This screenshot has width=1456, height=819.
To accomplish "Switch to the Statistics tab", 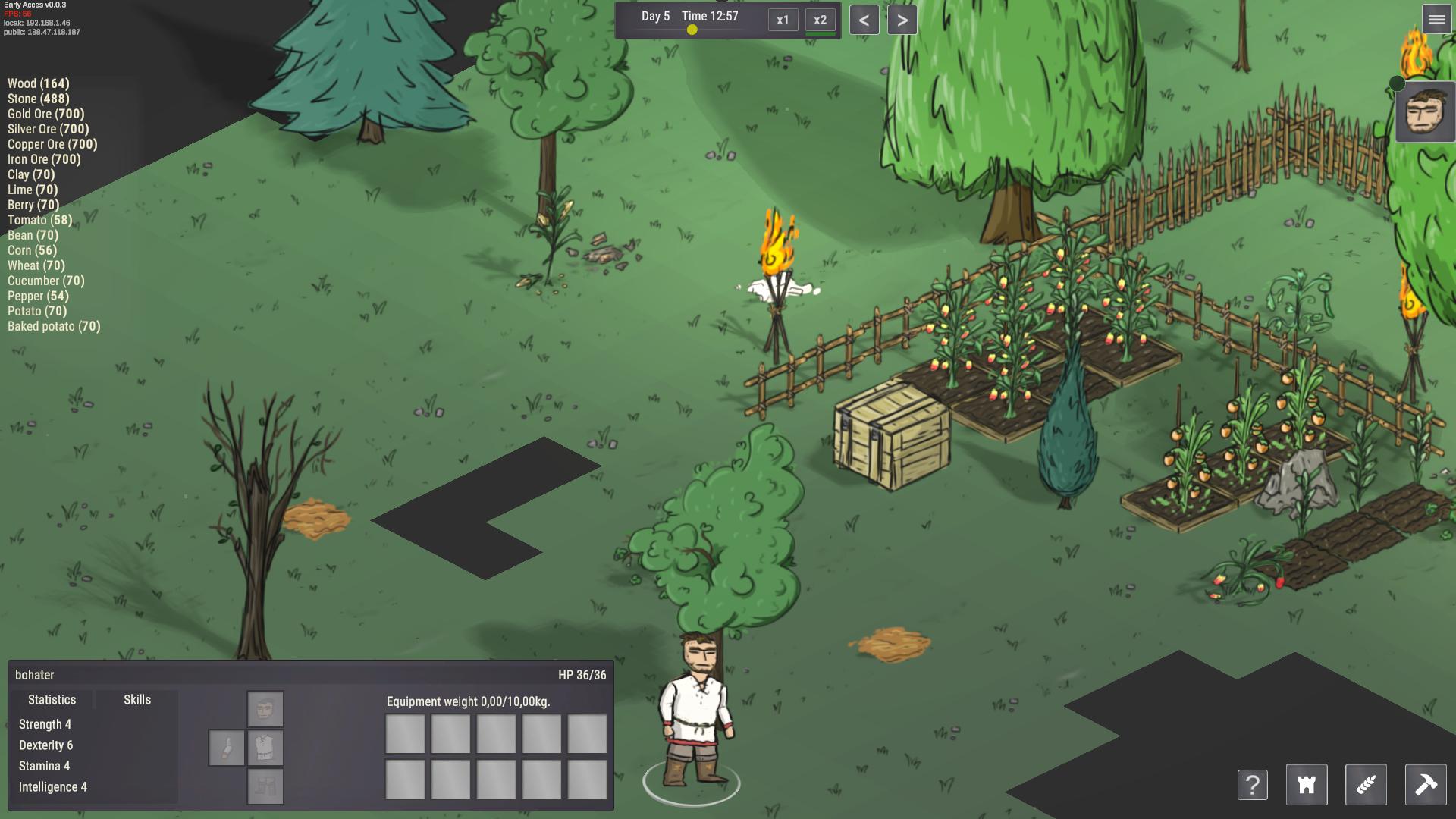I will (52, 700).
